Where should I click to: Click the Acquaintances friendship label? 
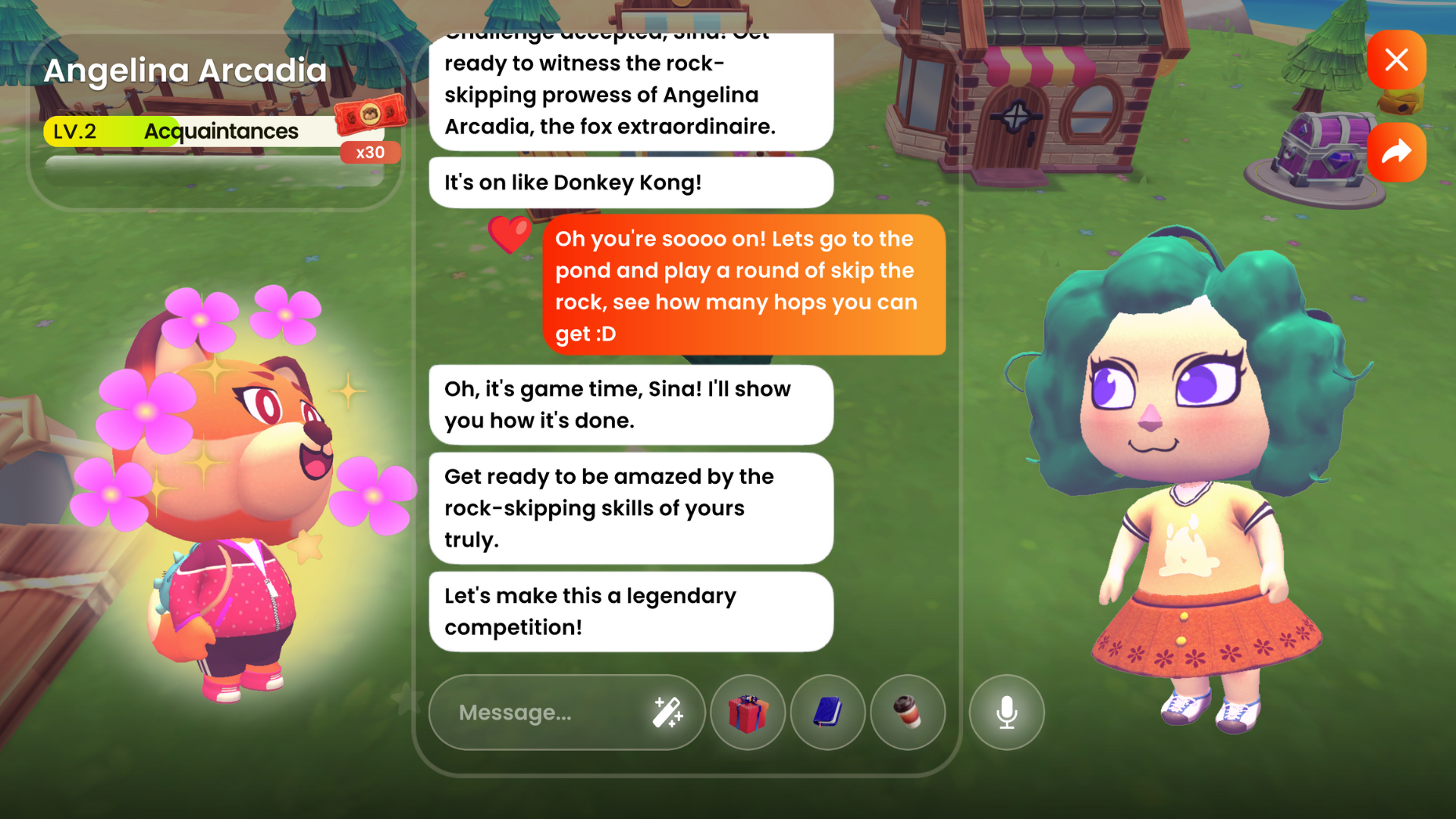pos(221,130)
